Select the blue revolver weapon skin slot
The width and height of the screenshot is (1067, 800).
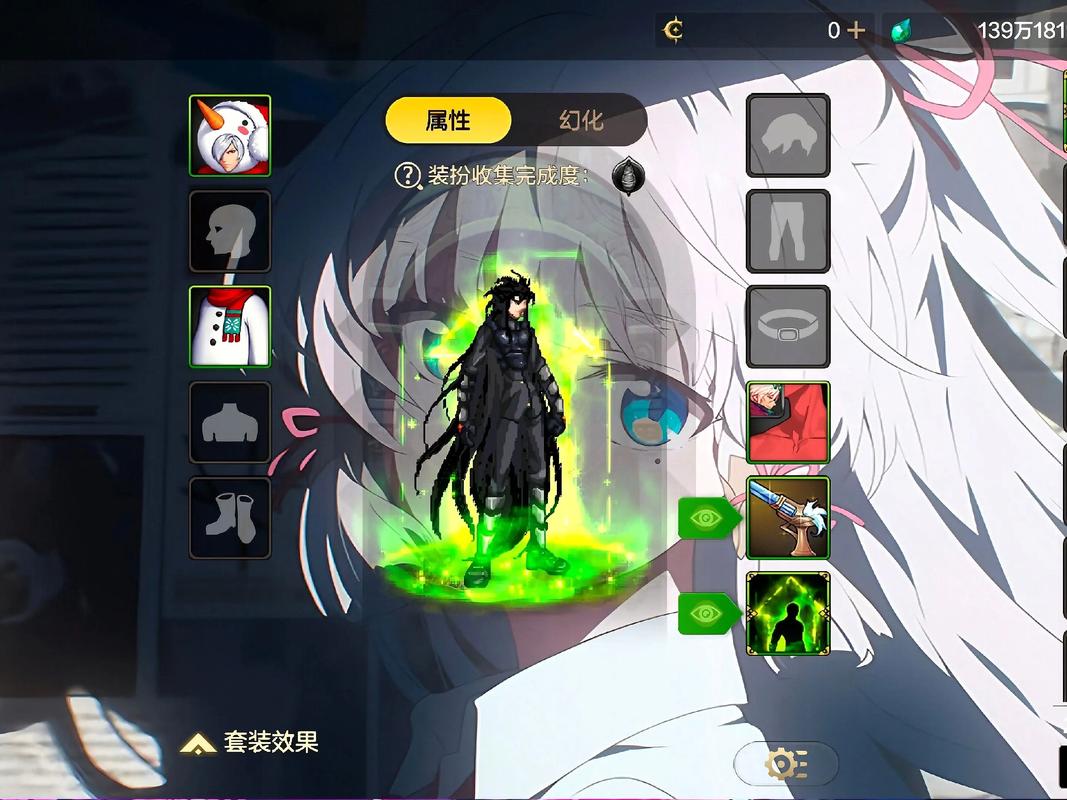[788, 518]
